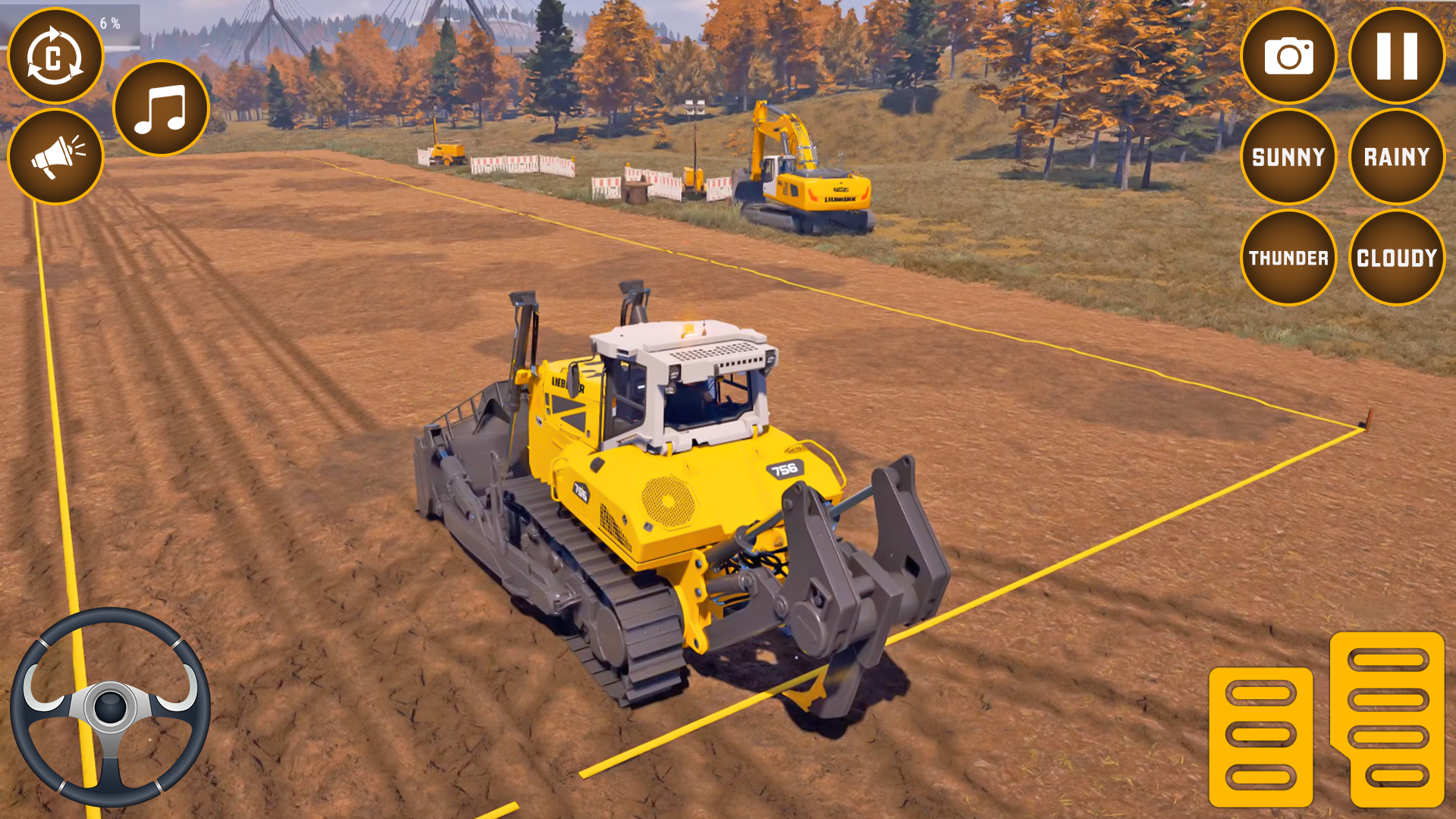Toggle the music note button

(x=161, y=108)
